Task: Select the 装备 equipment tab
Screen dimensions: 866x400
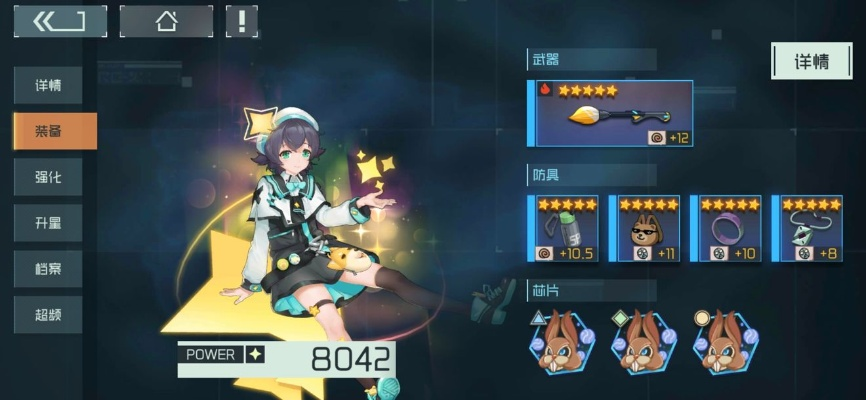Action: pos(54,131)
